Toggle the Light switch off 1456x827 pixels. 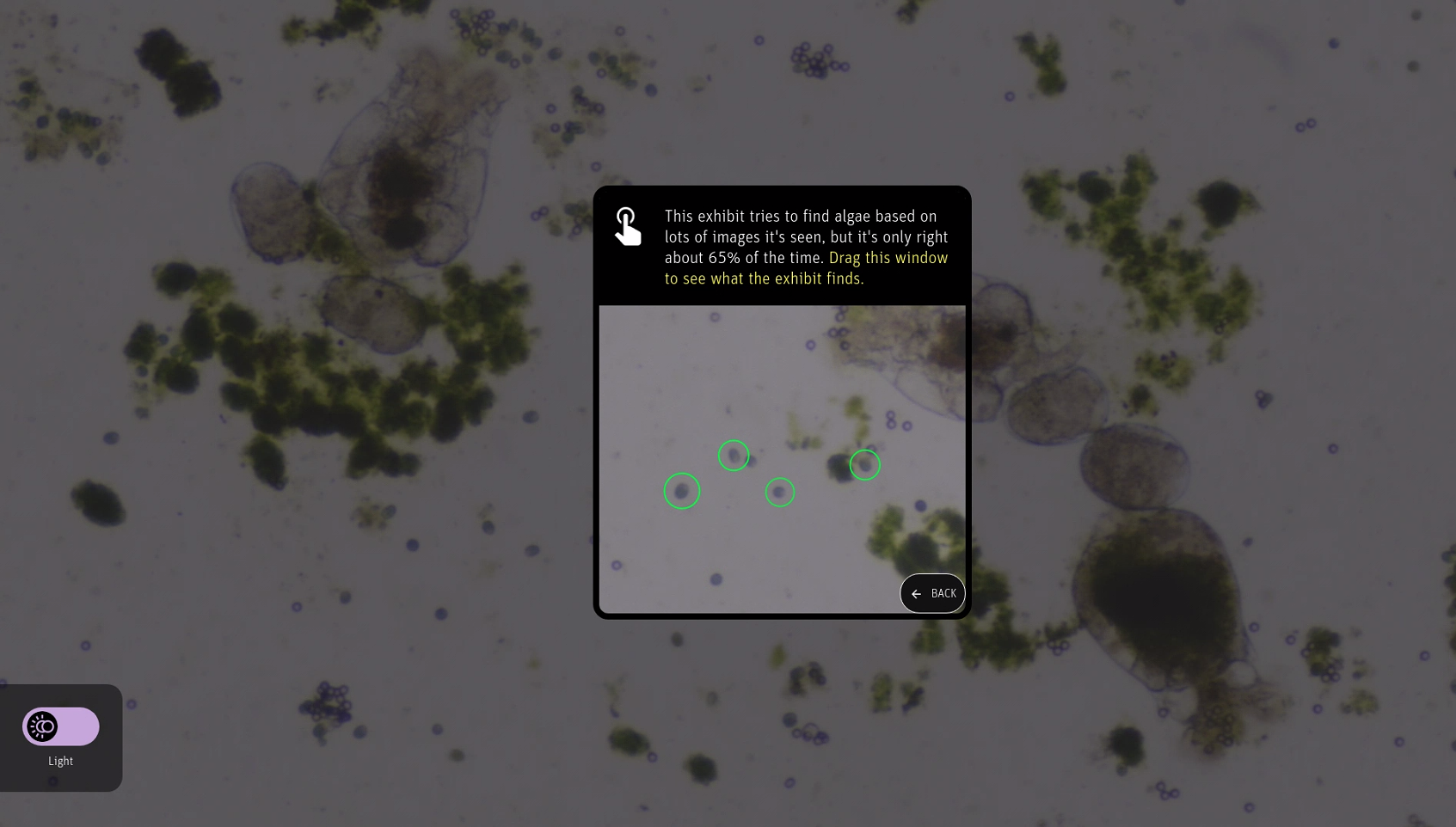[60, 726]
